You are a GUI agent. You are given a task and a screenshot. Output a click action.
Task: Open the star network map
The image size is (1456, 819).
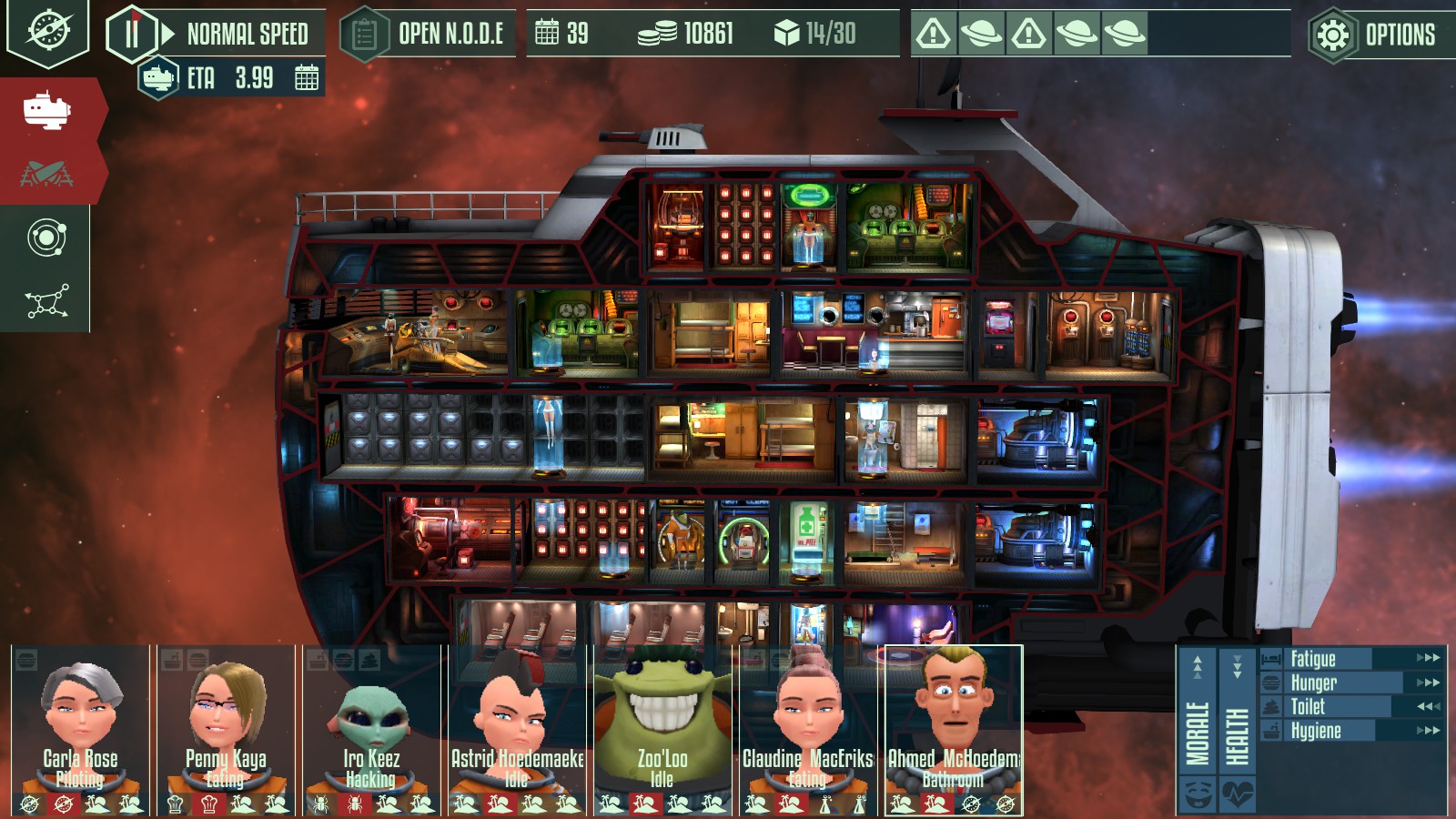coord(46,301)
